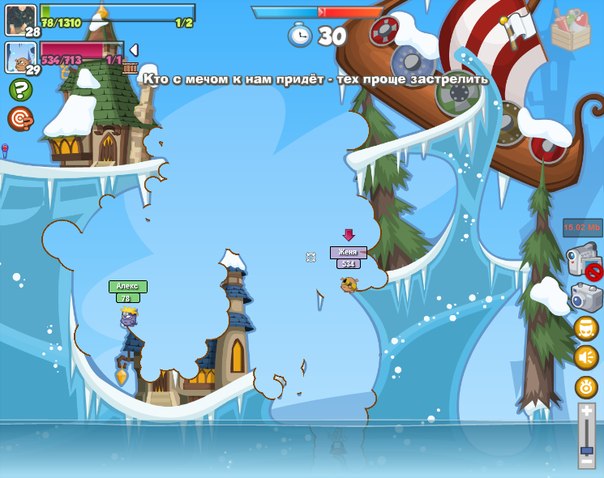Select the level 28 player avatar
The image size is (604, 478).
(x=20, y=20)
